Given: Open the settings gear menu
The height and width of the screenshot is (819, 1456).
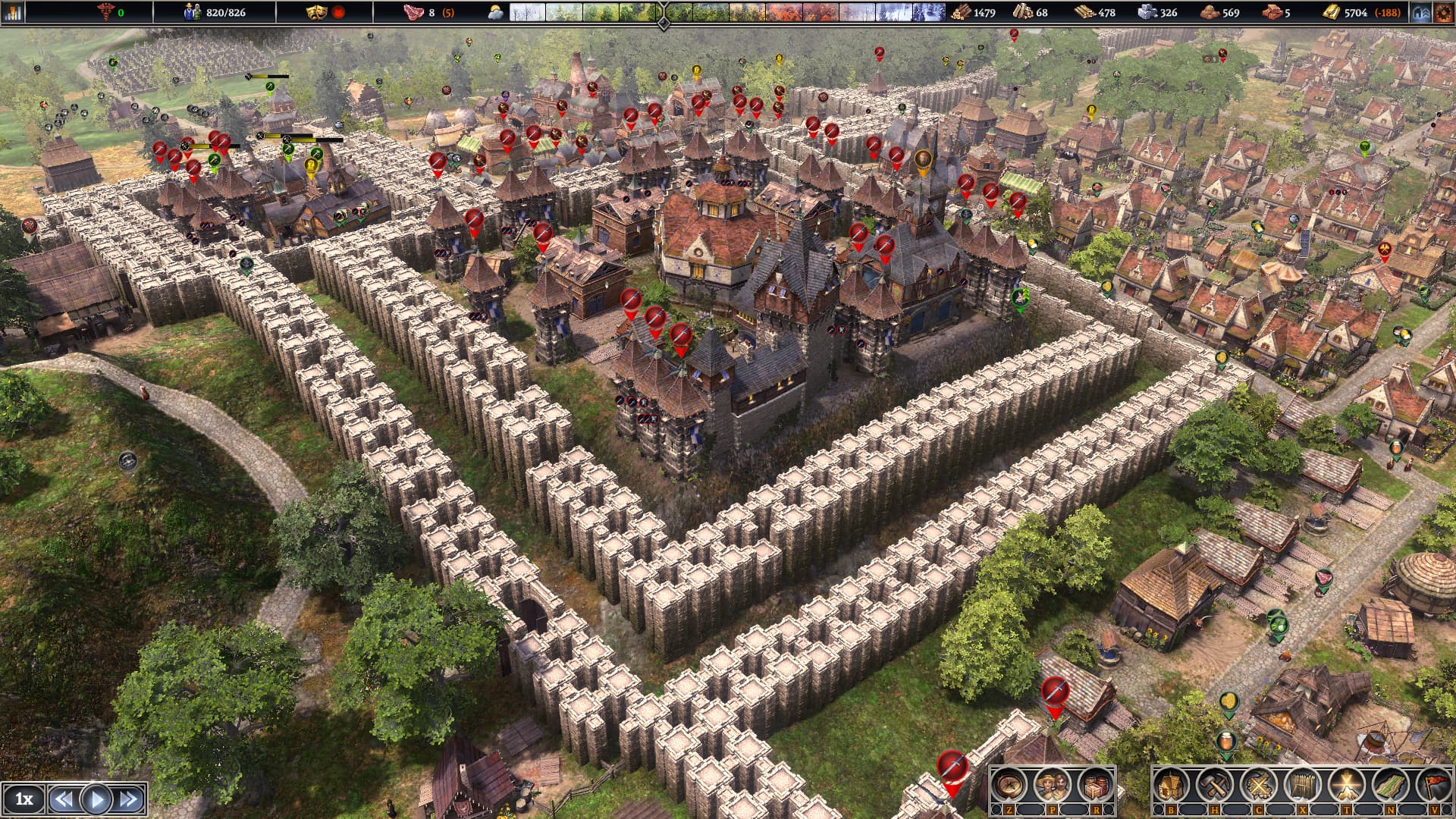Looking at the screenshot, I should pyautogui.click(x=1443, y=13).
